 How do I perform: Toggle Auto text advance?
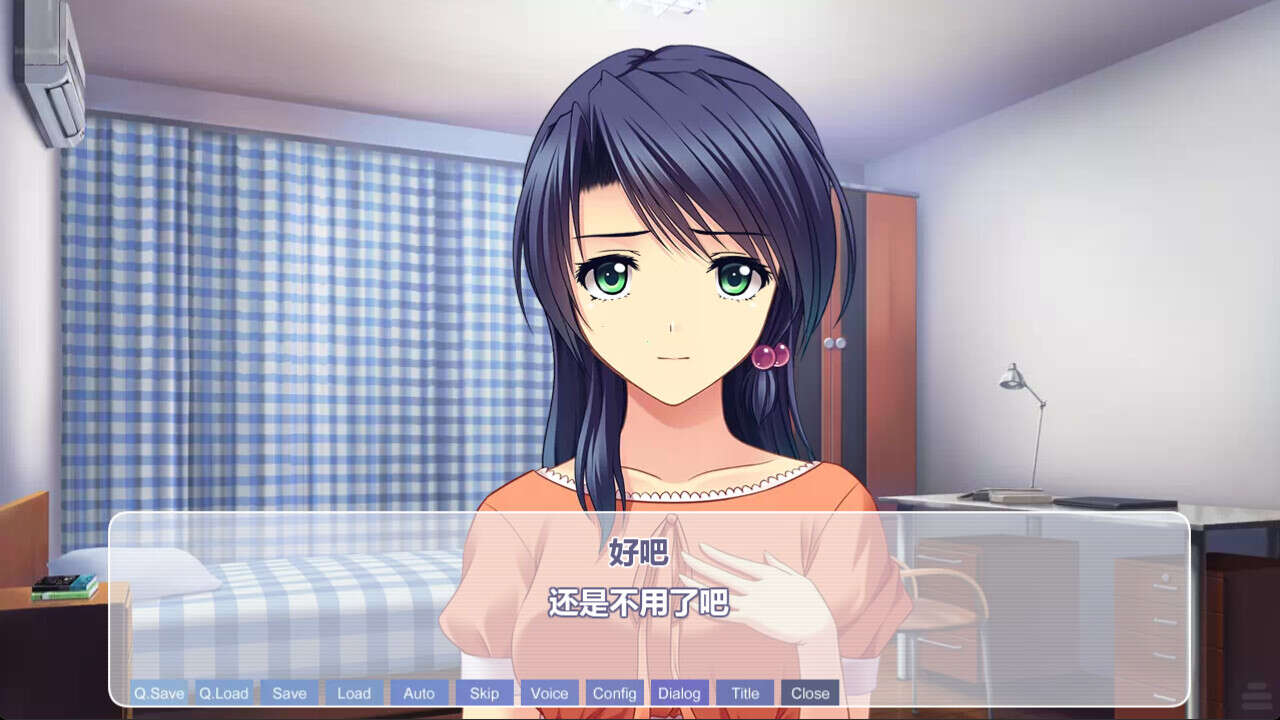point(419,693)
